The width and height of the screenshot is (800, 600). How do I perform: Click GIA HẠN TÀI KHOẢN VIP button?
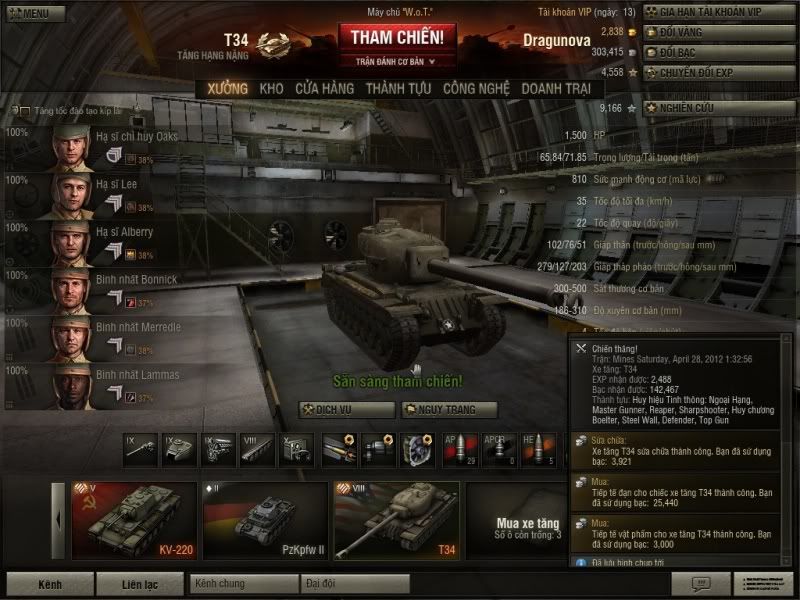tap(718, 12)
